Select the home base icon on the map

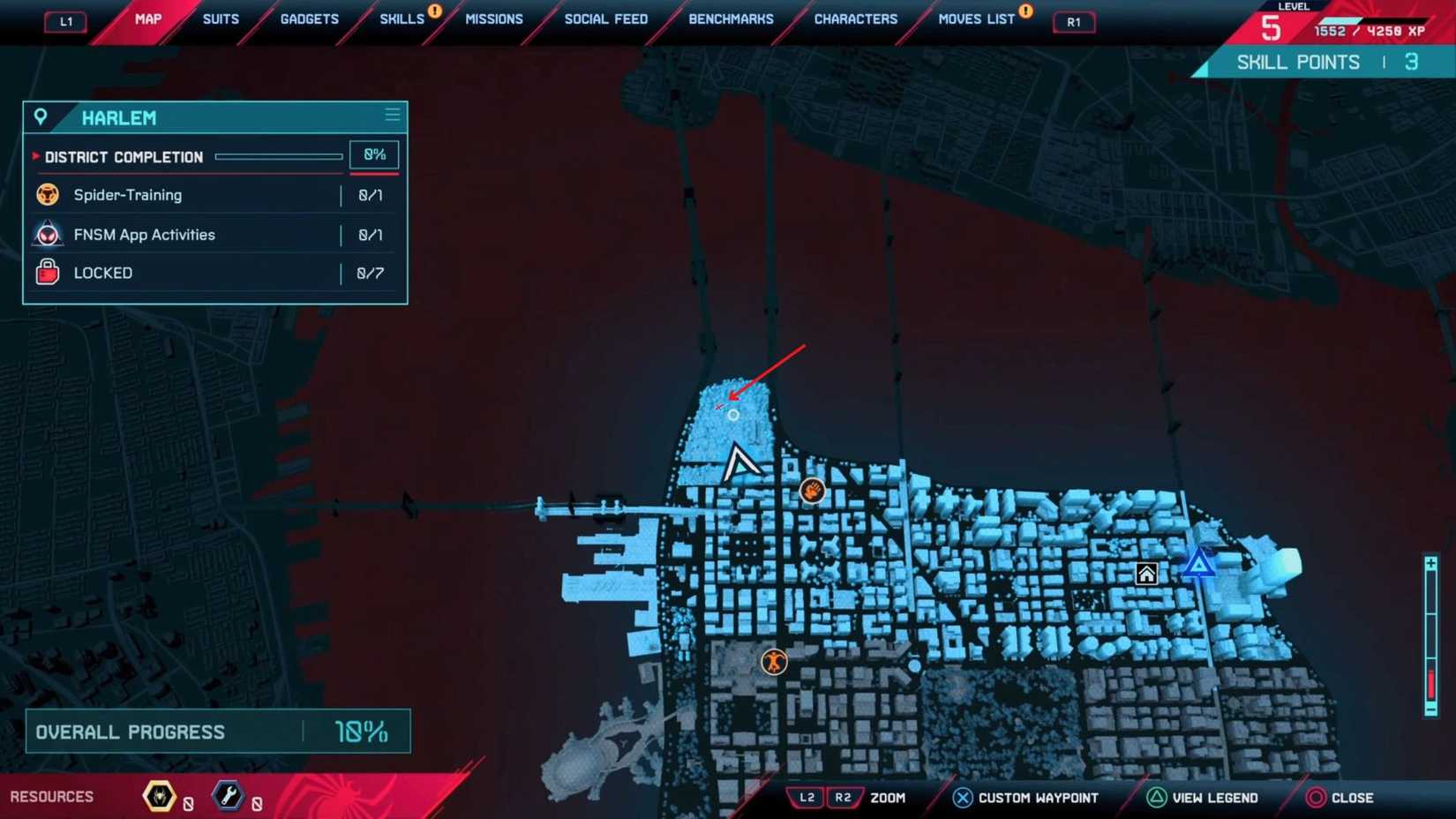(1145, 575)
